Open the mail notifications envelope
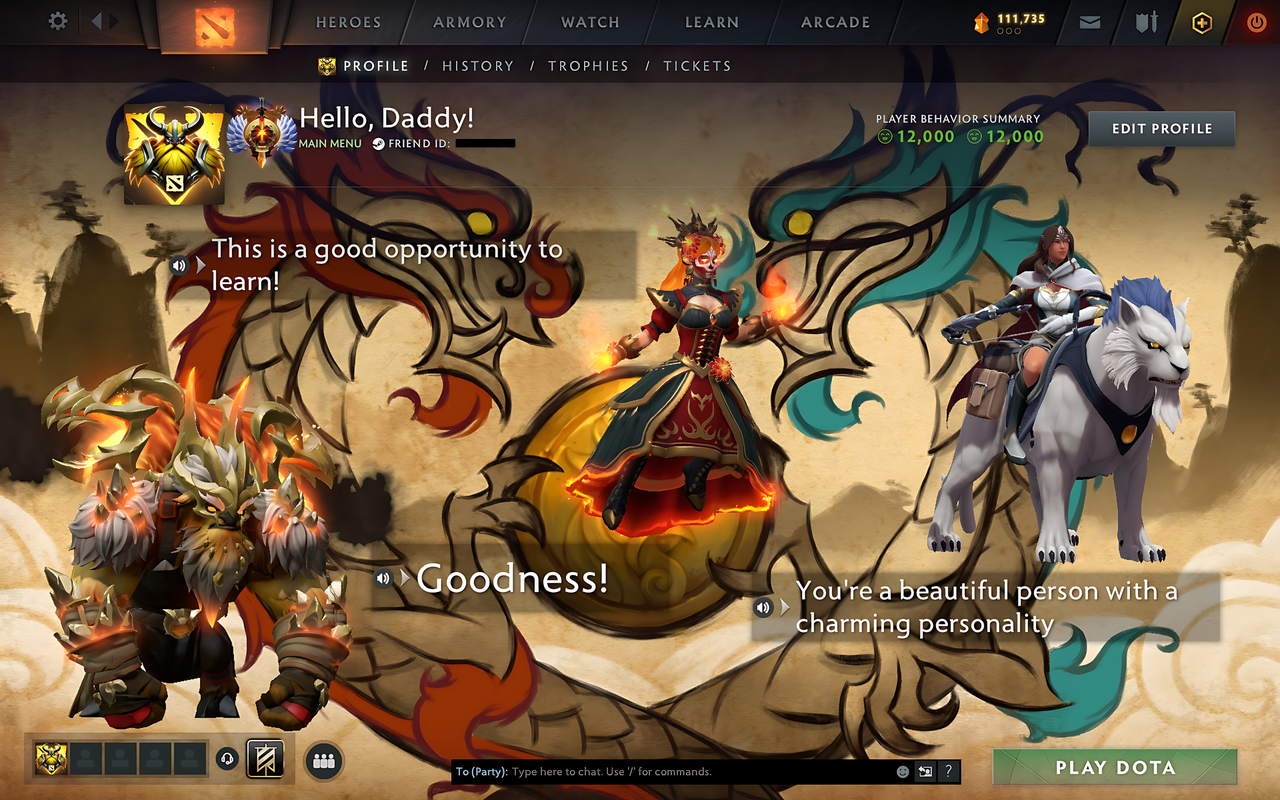1280x800 pixels. pyautogui.click(x=1089, y=21)
